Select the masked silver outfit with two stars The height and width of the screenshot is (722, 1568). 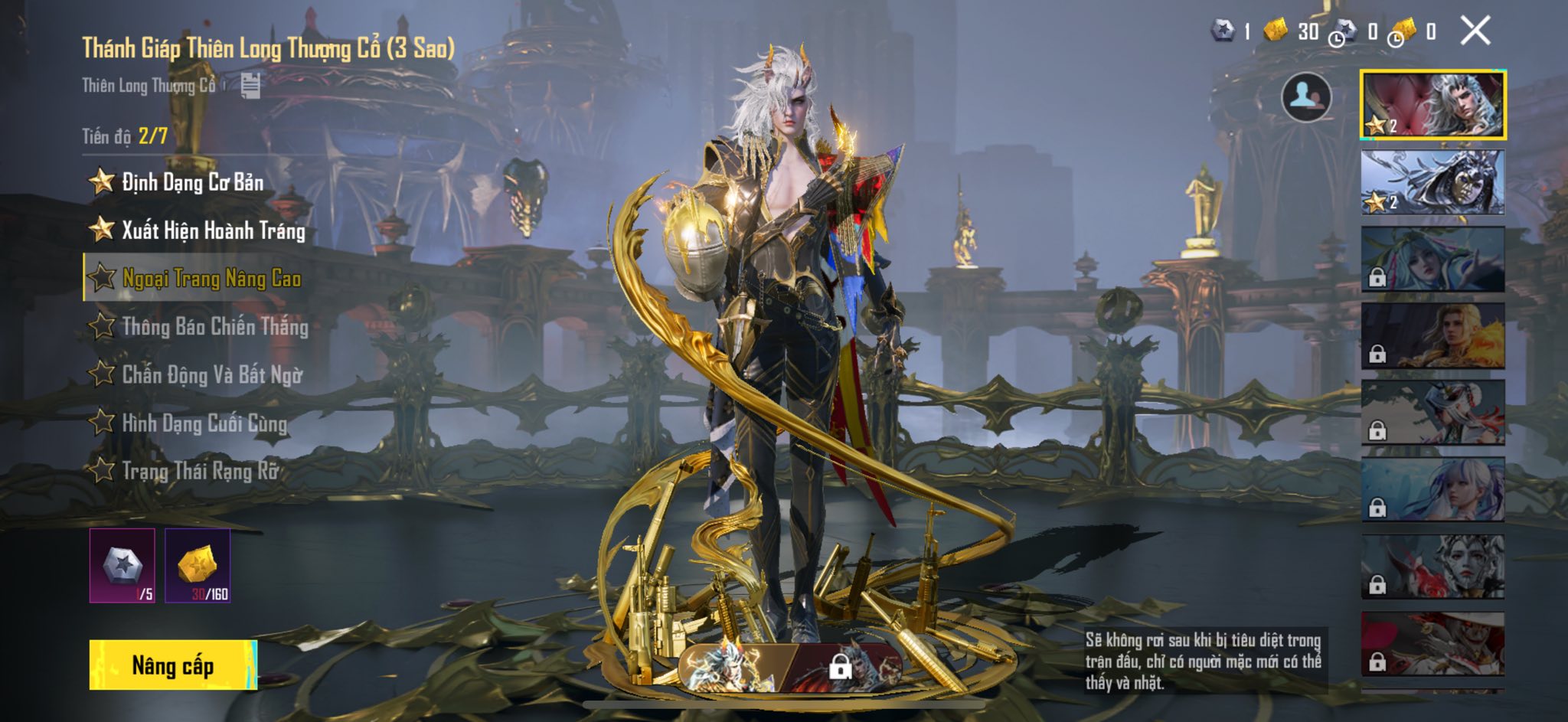(x=1432, y=182)
